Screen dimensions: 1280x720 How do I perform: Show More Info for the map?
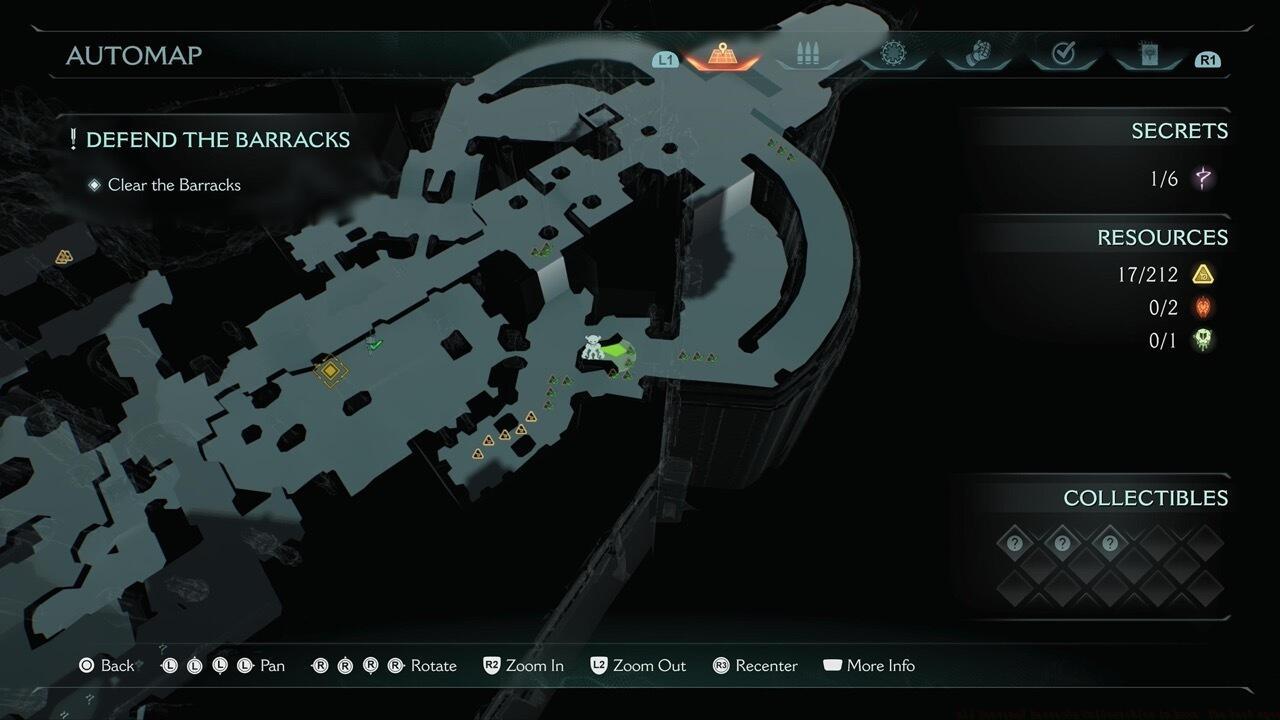[x=869, y=666]
